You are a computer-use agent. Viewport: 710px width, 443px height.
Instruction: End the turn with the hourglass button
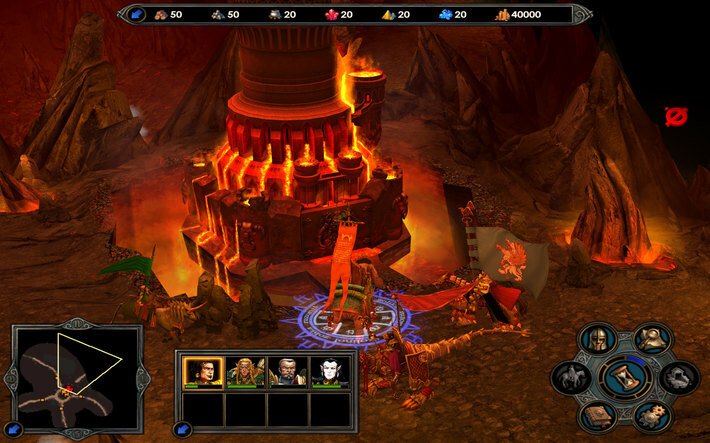click(x=626, y=377)
